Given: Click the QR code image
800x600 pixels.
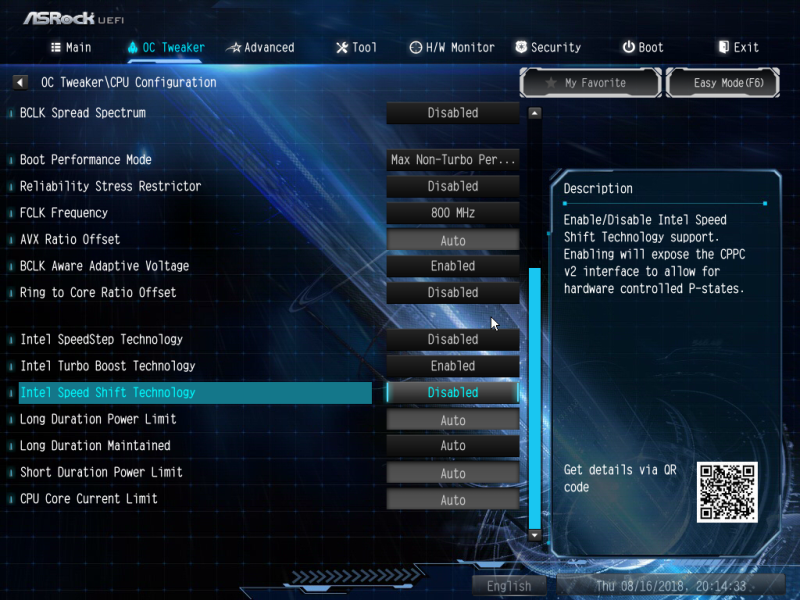Looking at the screenshot, I should click(727, 492).
